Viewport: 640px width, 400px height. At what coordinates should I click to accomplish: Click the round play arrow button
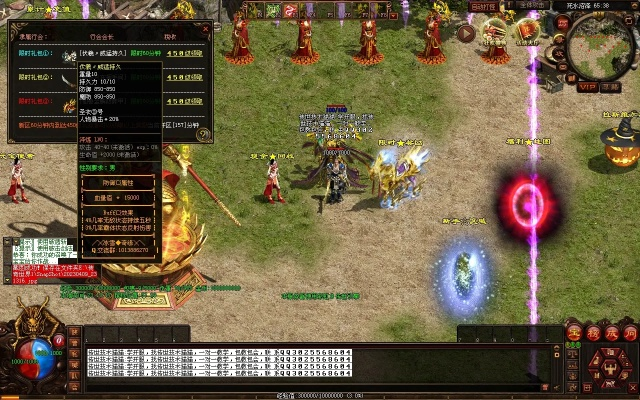466,32
